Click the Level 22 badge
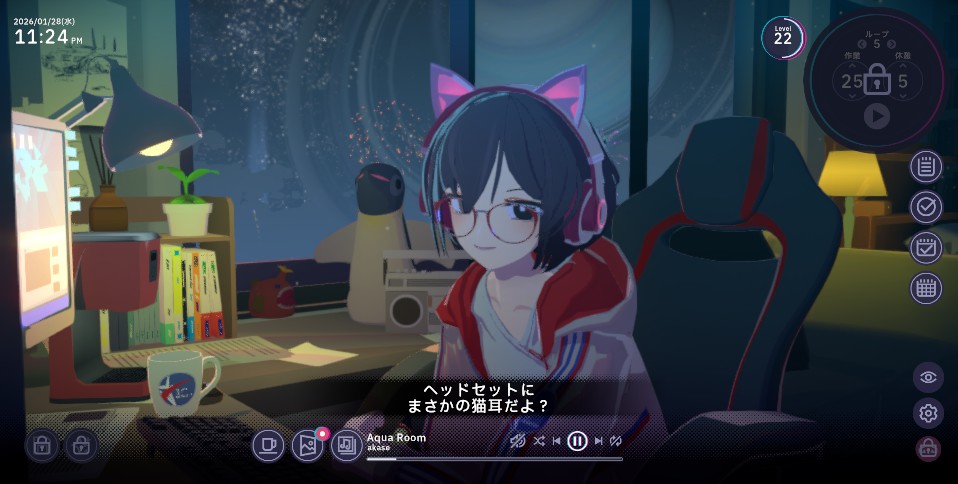 (x=782, y=38)
